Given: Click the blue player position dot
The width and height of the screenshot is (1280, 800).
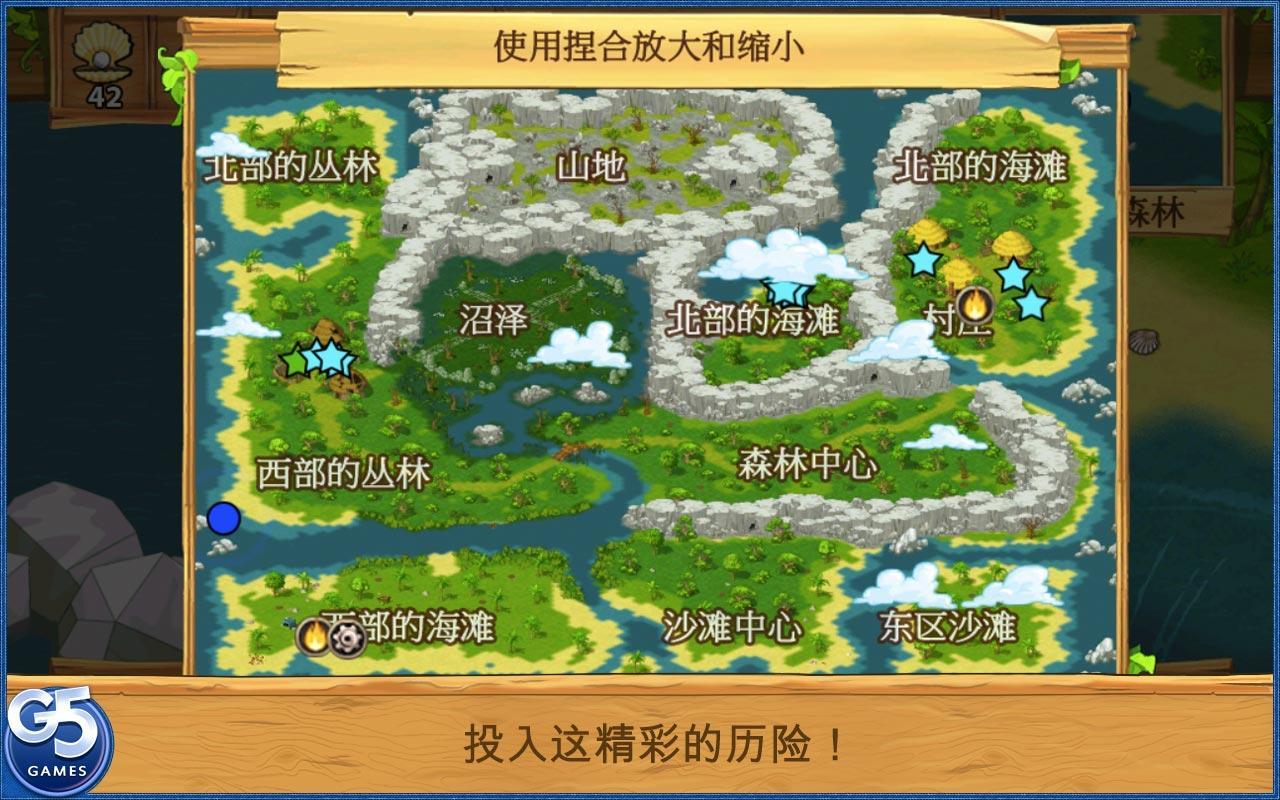Looking at the screenshot, I should point(222,518).
